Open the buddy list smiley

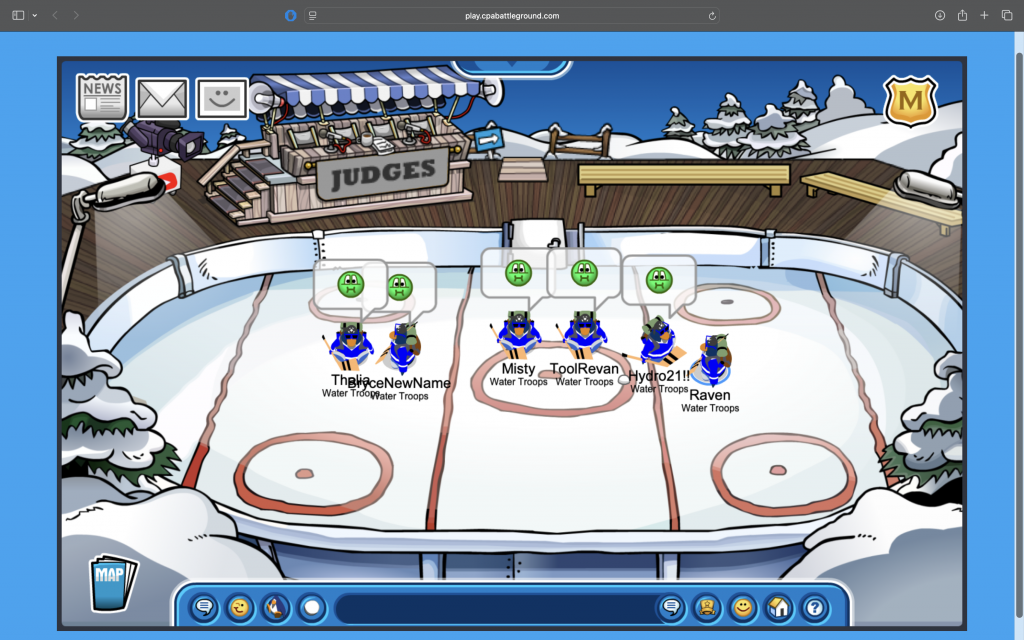point(742,607)
